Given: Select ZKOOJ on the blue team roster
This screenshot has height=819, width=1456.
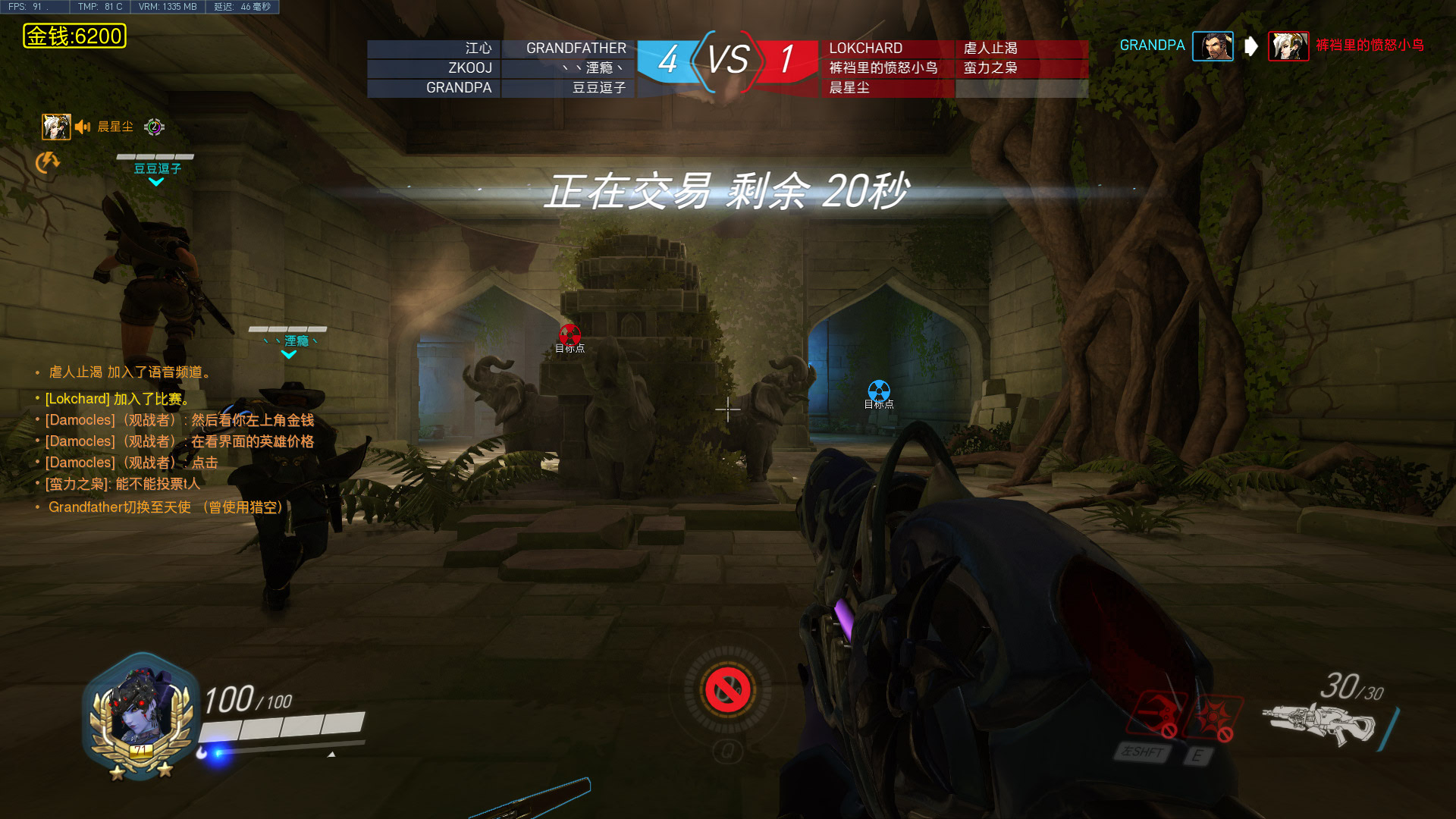Looking at the screenshot, I should [469, 68].
